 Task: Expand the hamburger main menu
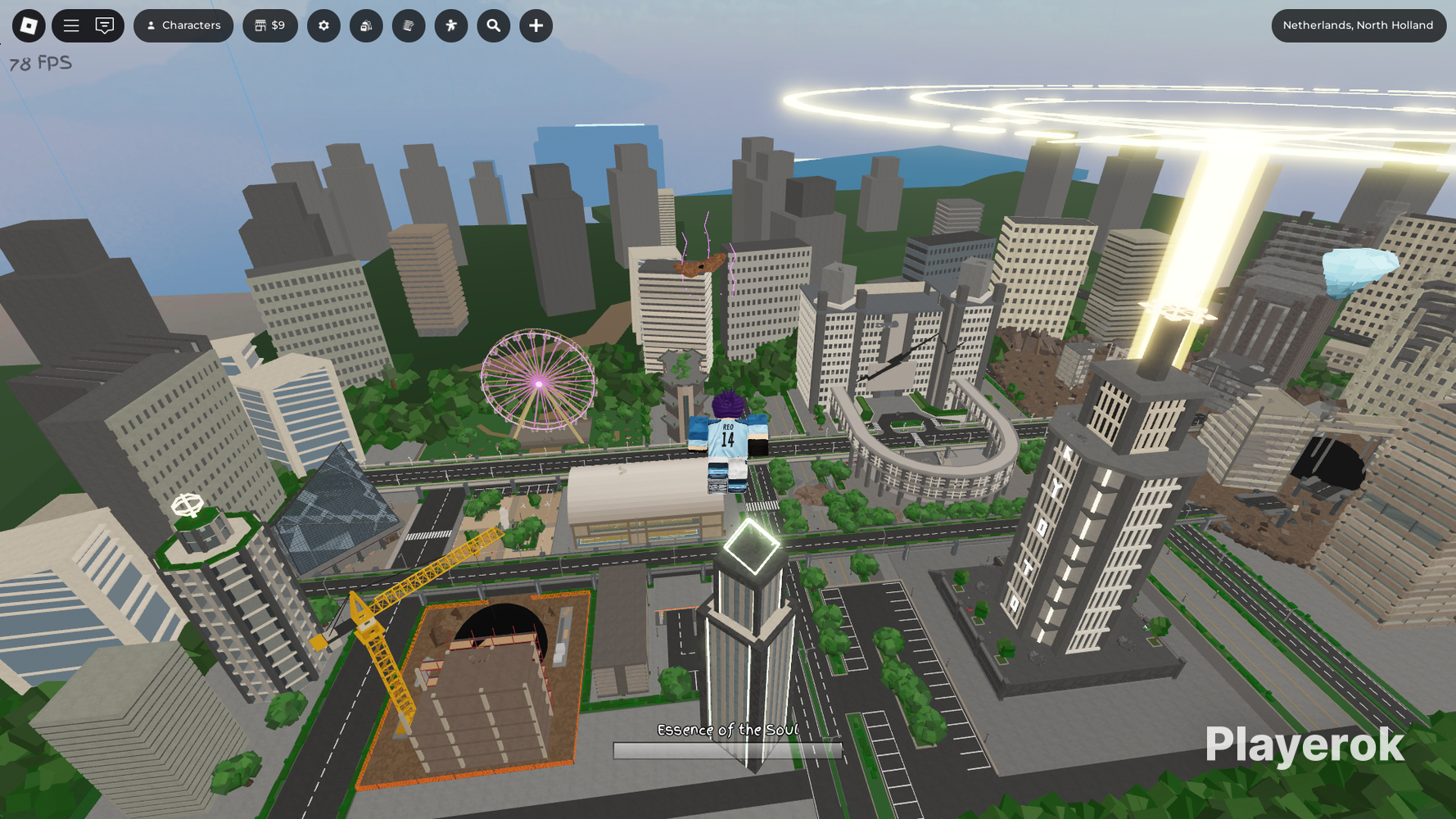pos(71,25)
